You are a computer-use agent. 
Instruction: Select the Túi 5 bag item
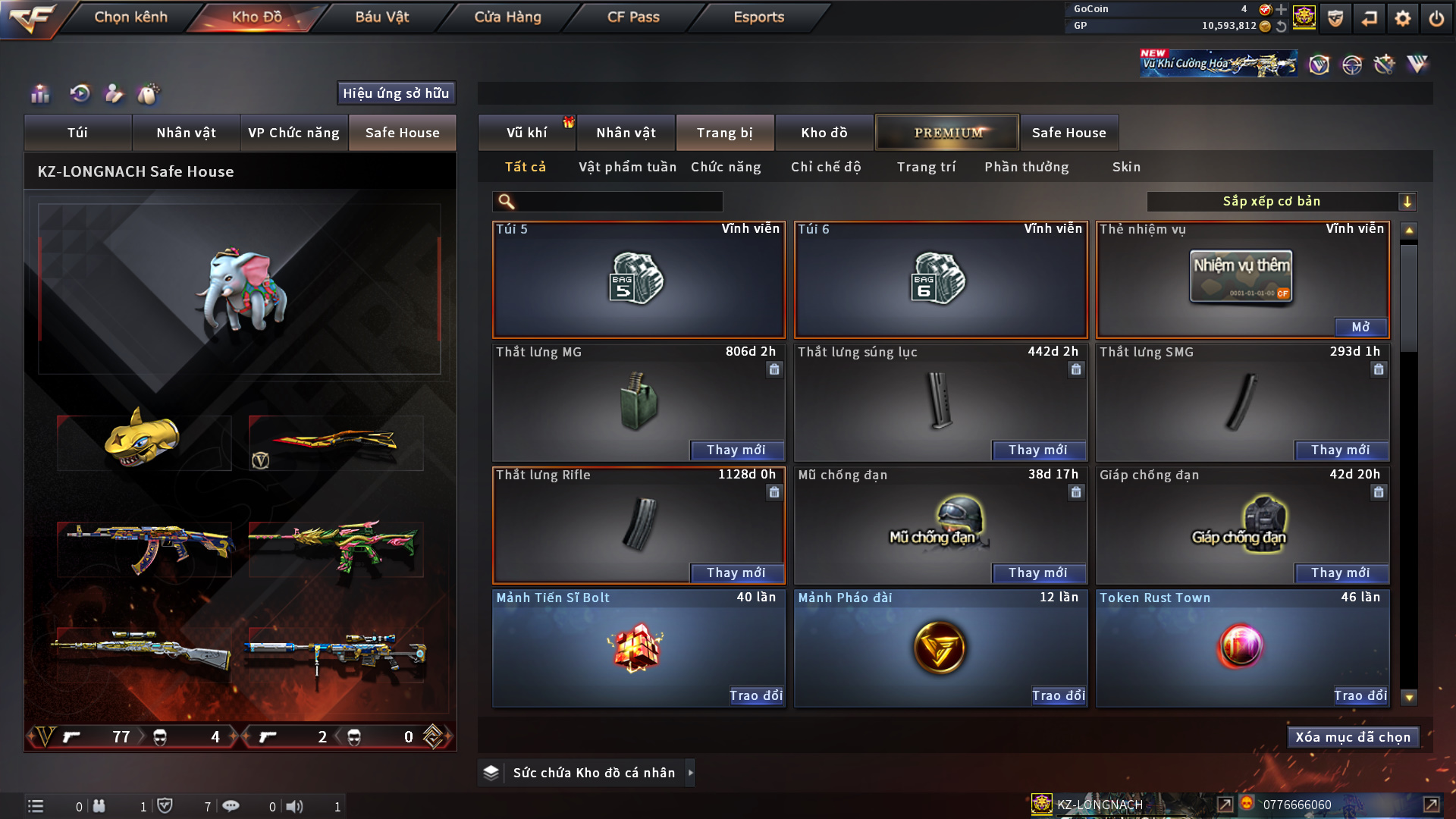coord(639,281)
